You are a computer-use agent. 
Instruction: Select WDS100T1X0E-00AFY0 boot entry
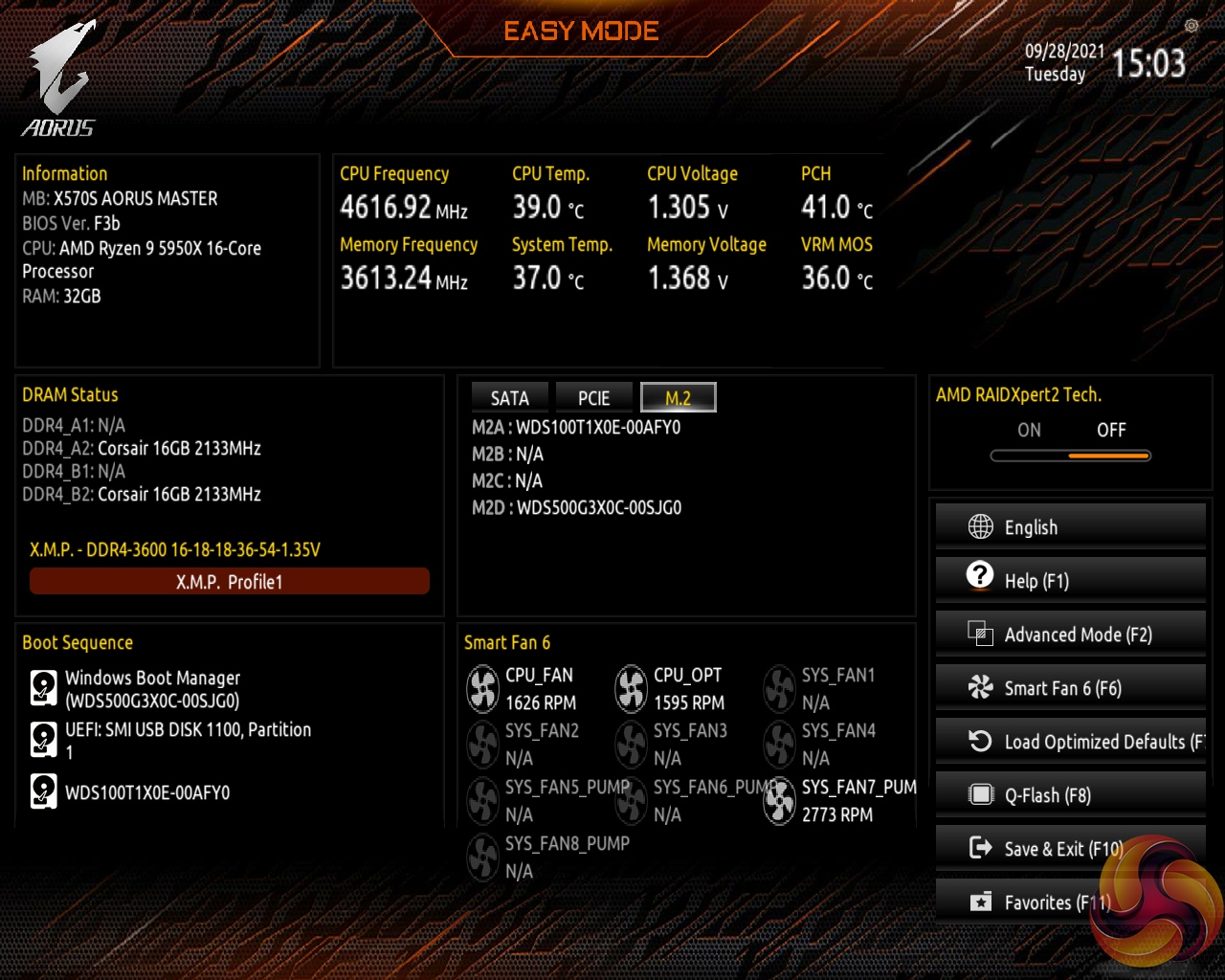pyautogui.click(x=146, y=792)
